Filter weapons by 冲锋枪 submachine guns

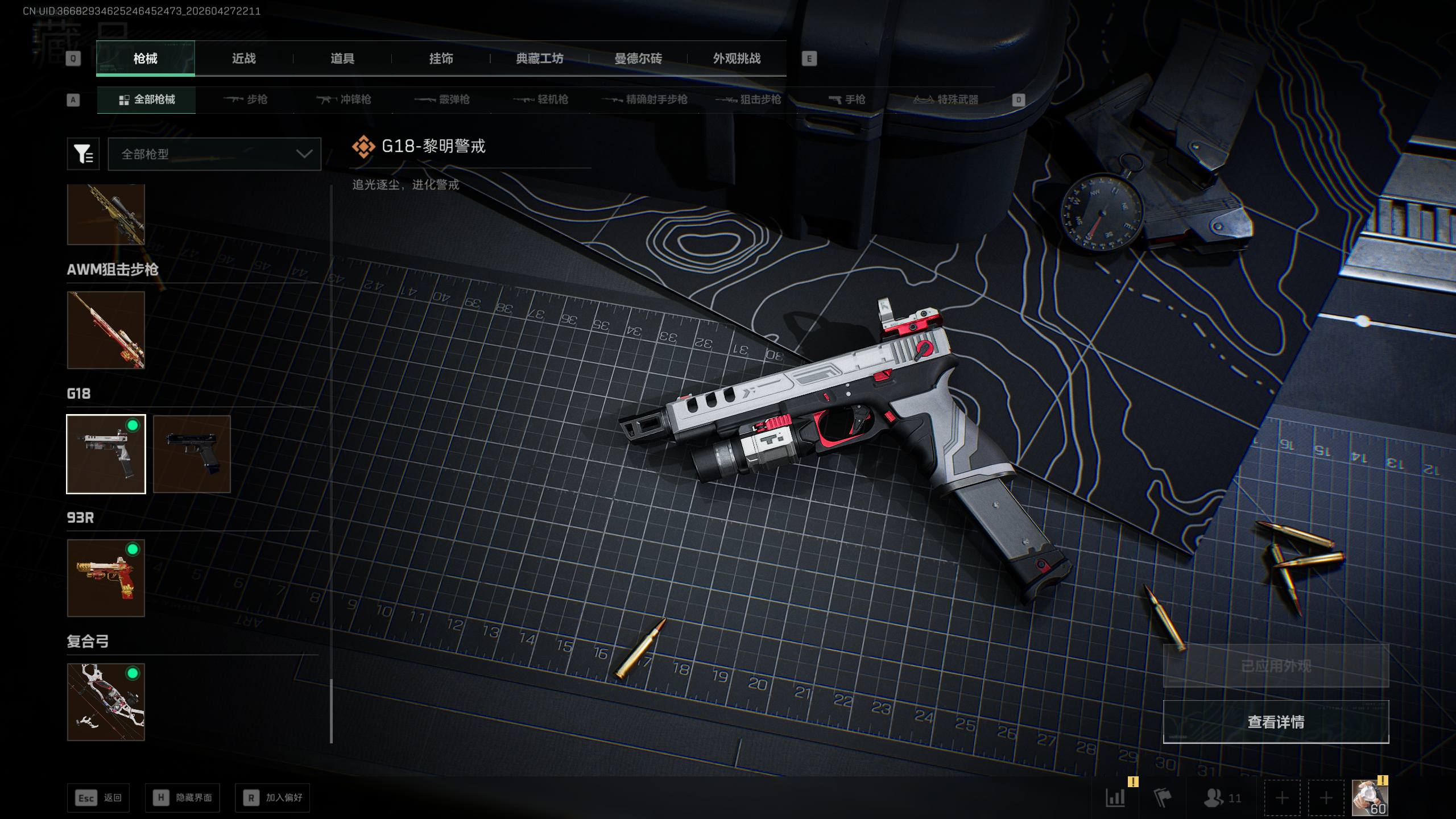[344, 100]
